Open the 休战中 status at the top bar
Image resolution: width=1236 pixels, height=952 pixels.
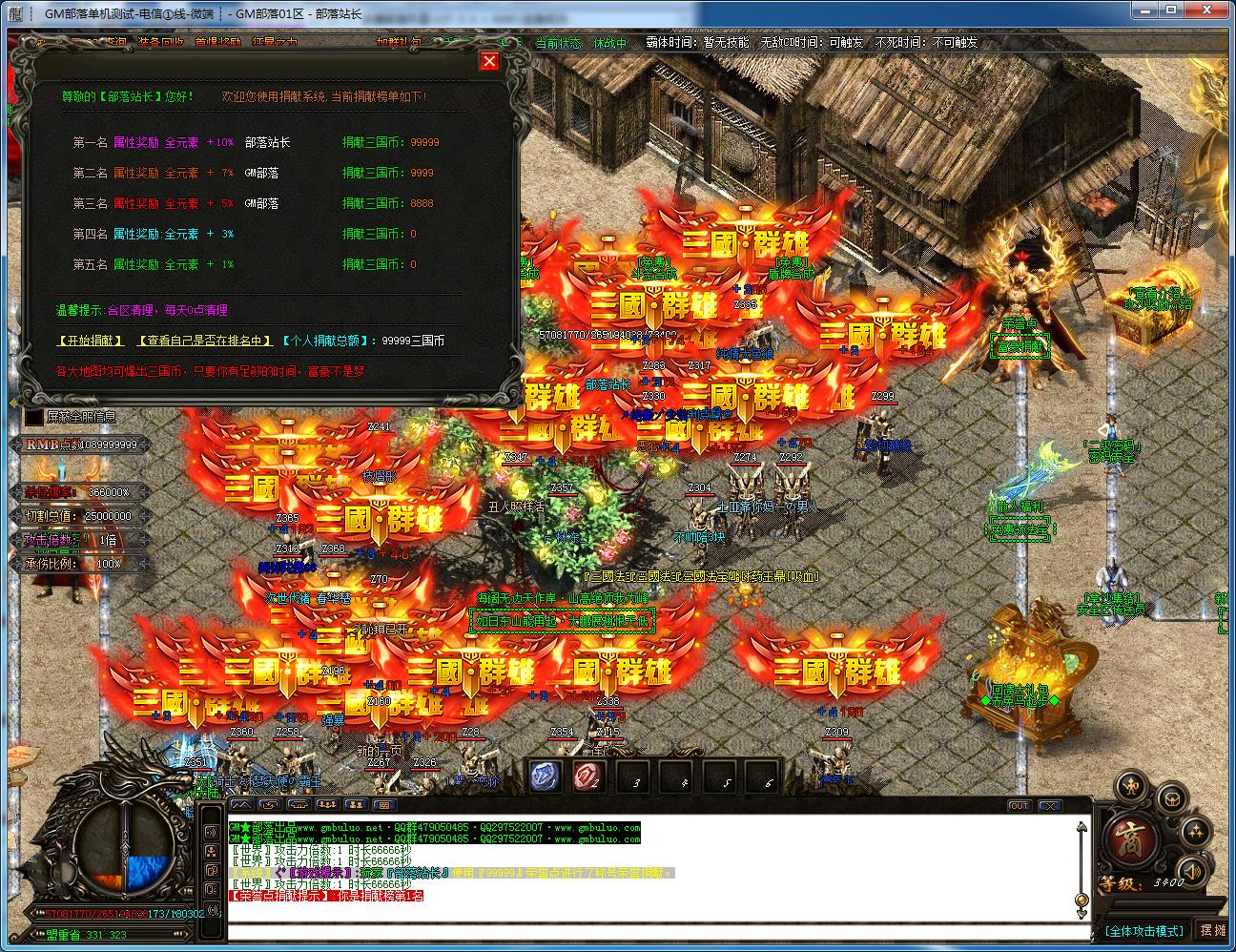610,43
